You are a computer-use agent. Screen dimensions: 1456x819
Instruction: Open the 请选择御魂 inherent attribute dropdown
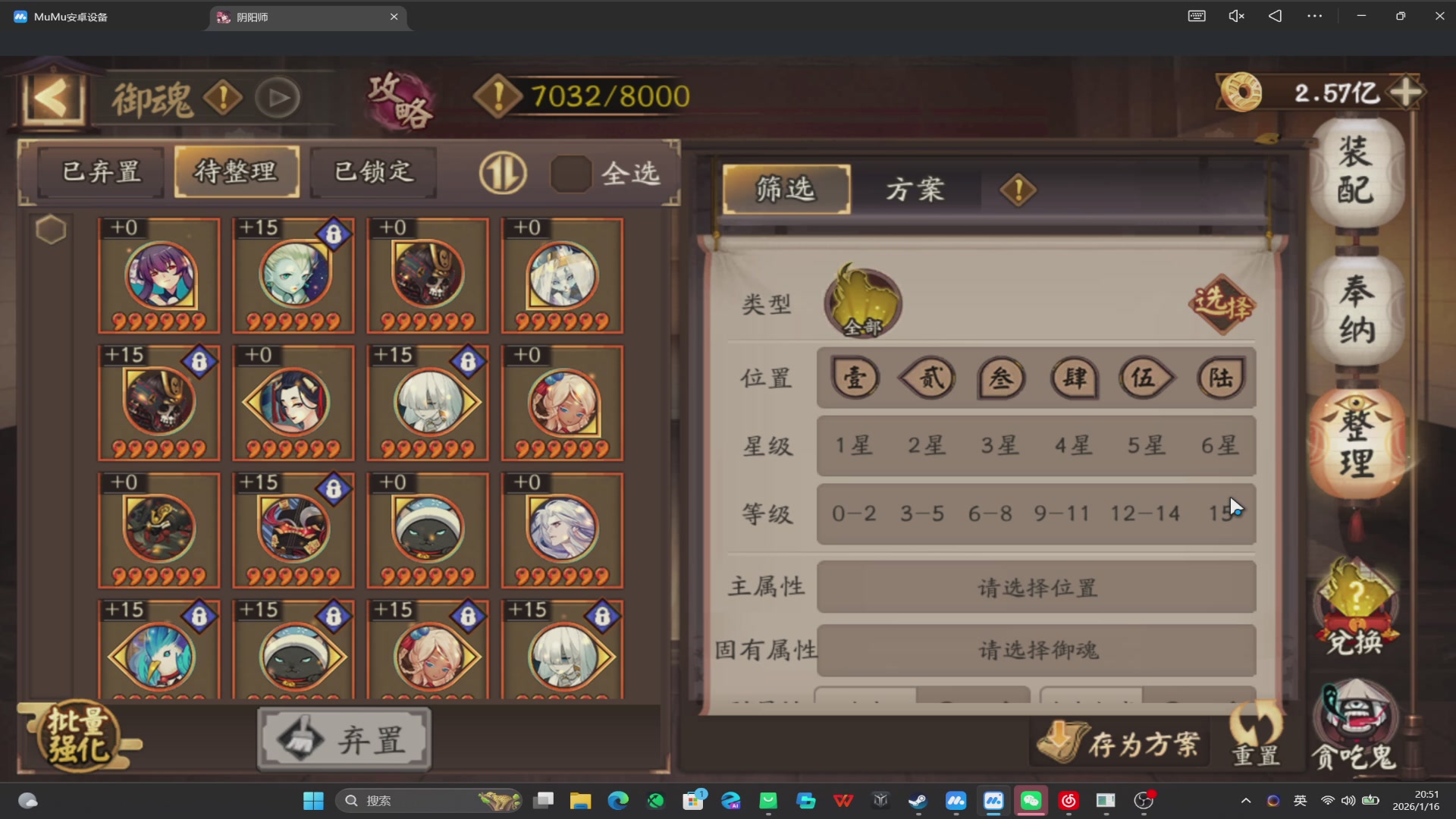pos(1037,650)
